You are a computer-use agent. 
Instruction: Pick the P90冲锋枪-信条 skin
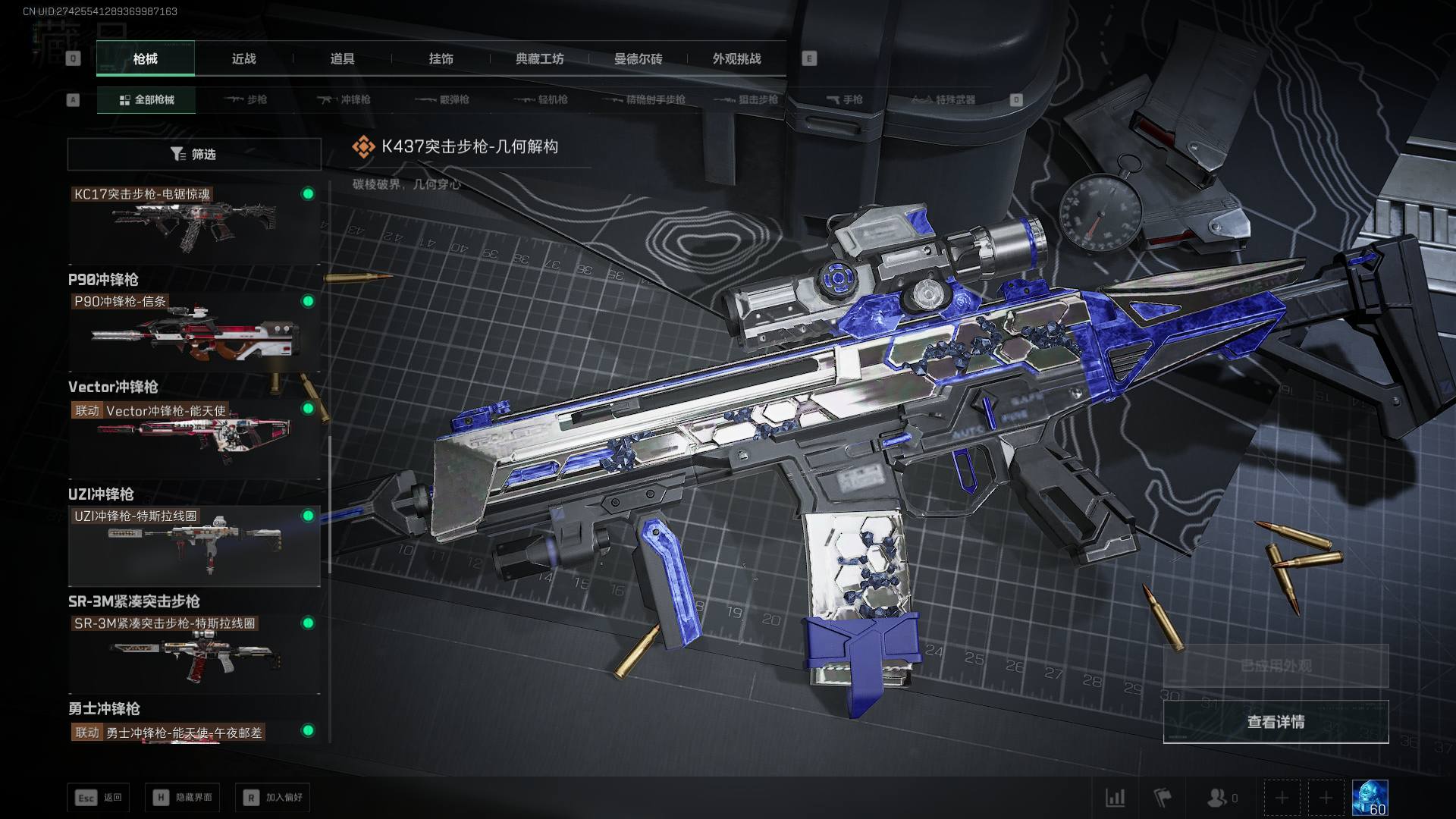click(194, 331)
